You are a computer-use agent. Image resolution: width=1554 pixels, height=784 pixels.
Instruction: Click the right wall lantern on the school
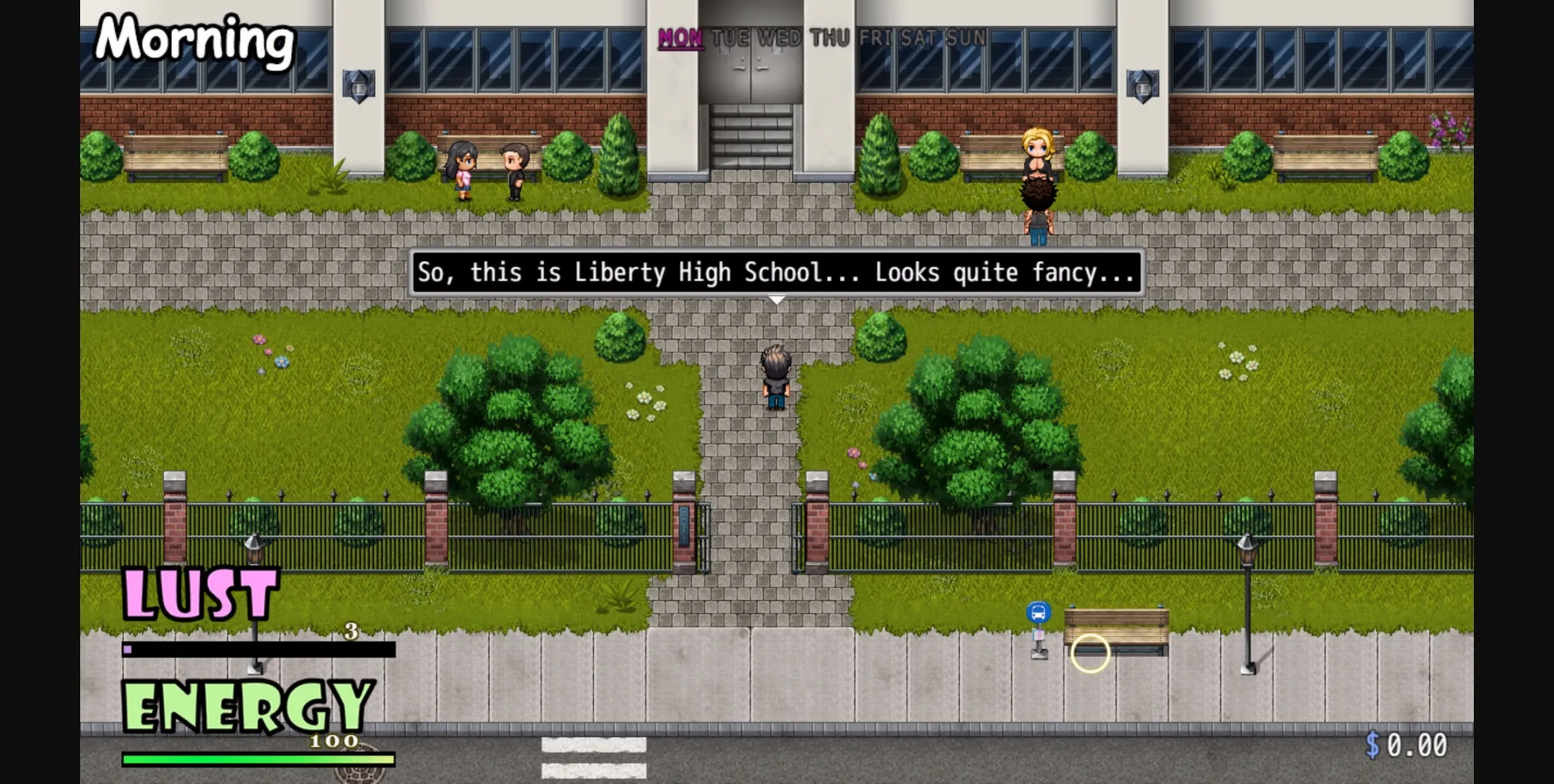pyautogui.click(x=1142, y=83)
